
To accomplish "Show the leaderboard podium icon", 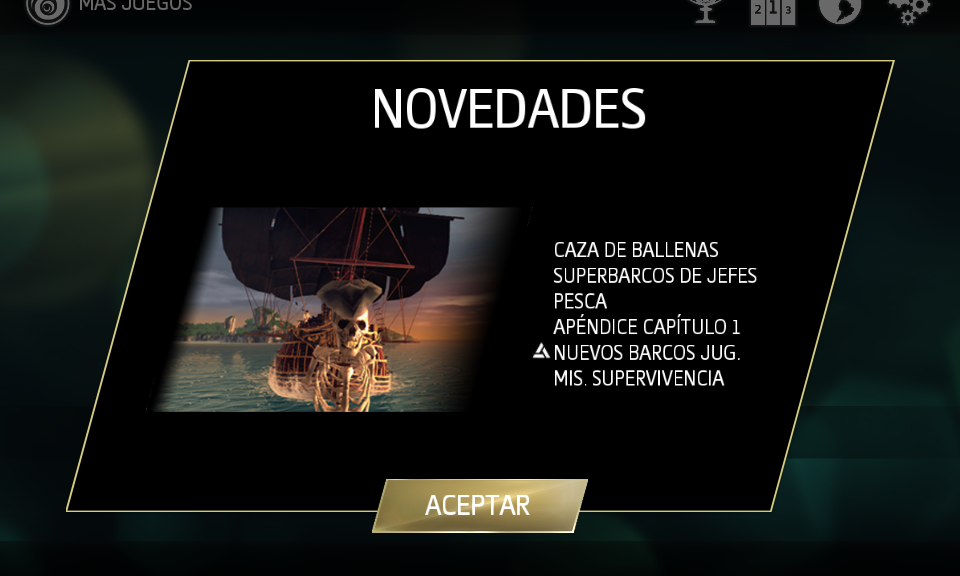I will point(773,10).
